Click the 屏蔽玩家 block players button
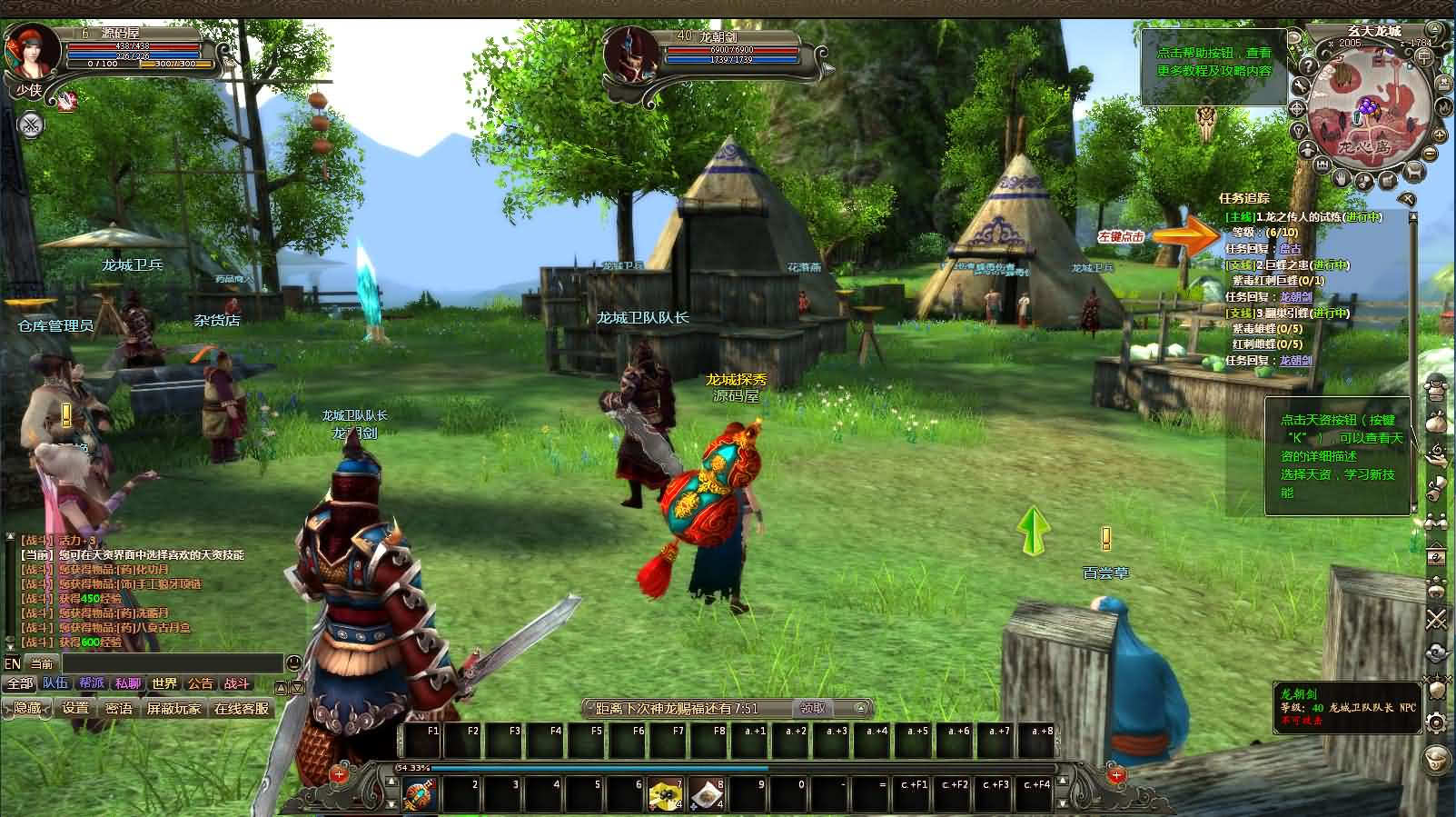1456x817 pixels. point(173,708)
